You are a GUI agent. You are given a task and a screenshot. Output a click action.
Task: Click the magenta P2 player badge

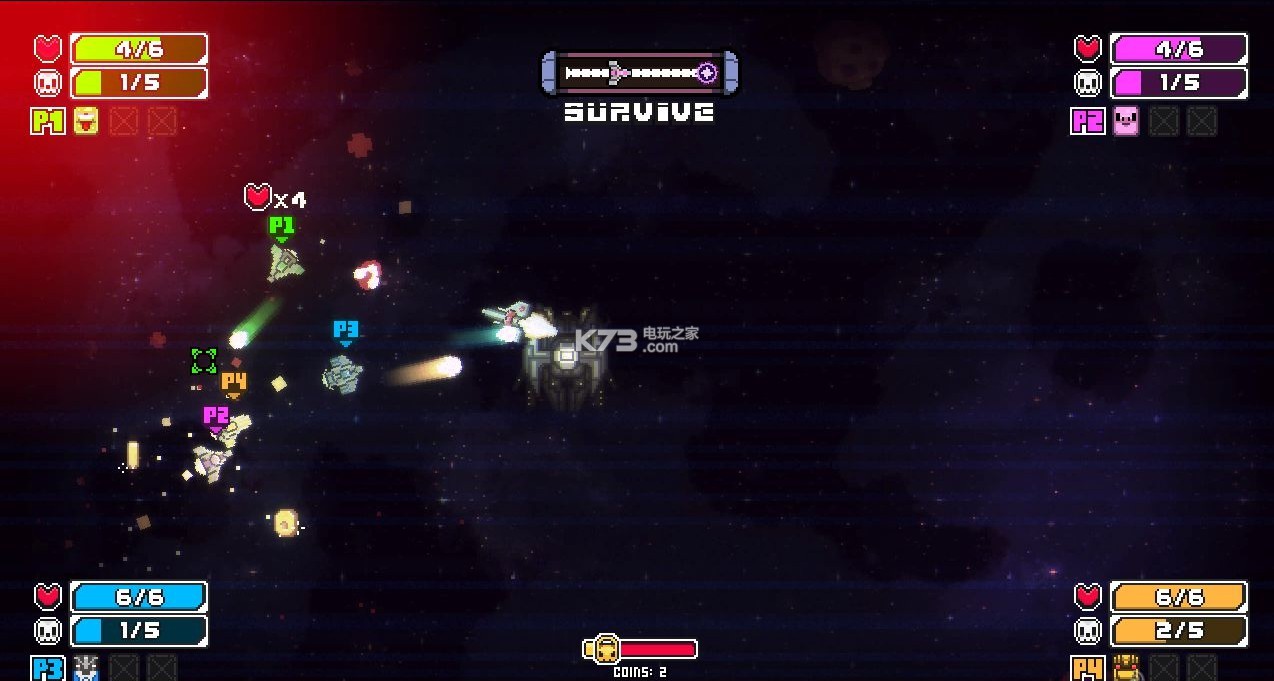coord(1088,122)
